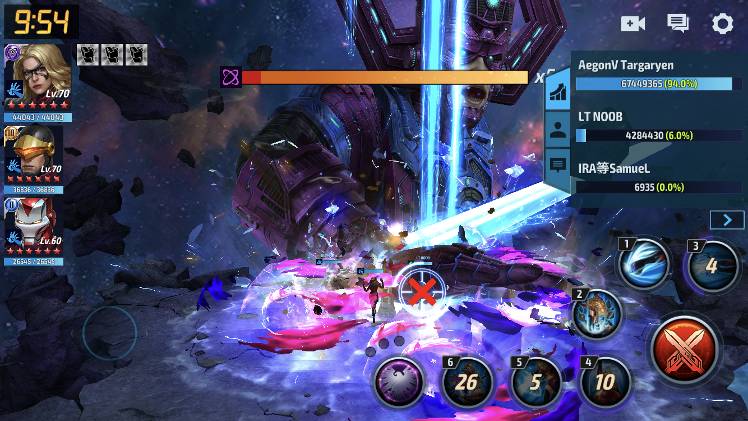The image size is (748, 421).
Task: Tap skill 6 showing cooldown 26
Action: 468,383
